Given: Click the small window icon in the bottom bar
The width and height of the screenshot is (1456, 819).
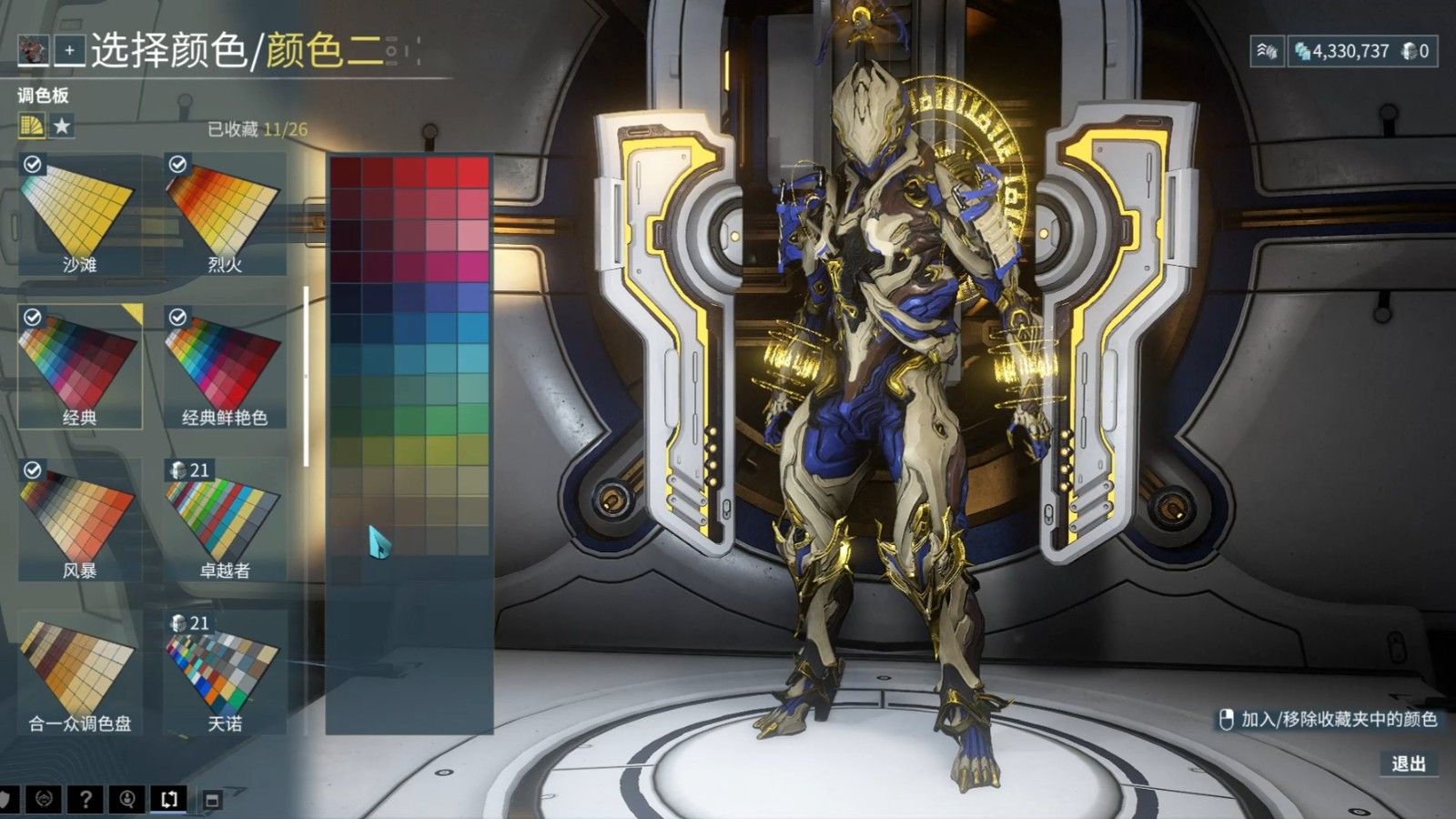Looking at the screenshot, I should coord(212,801).
